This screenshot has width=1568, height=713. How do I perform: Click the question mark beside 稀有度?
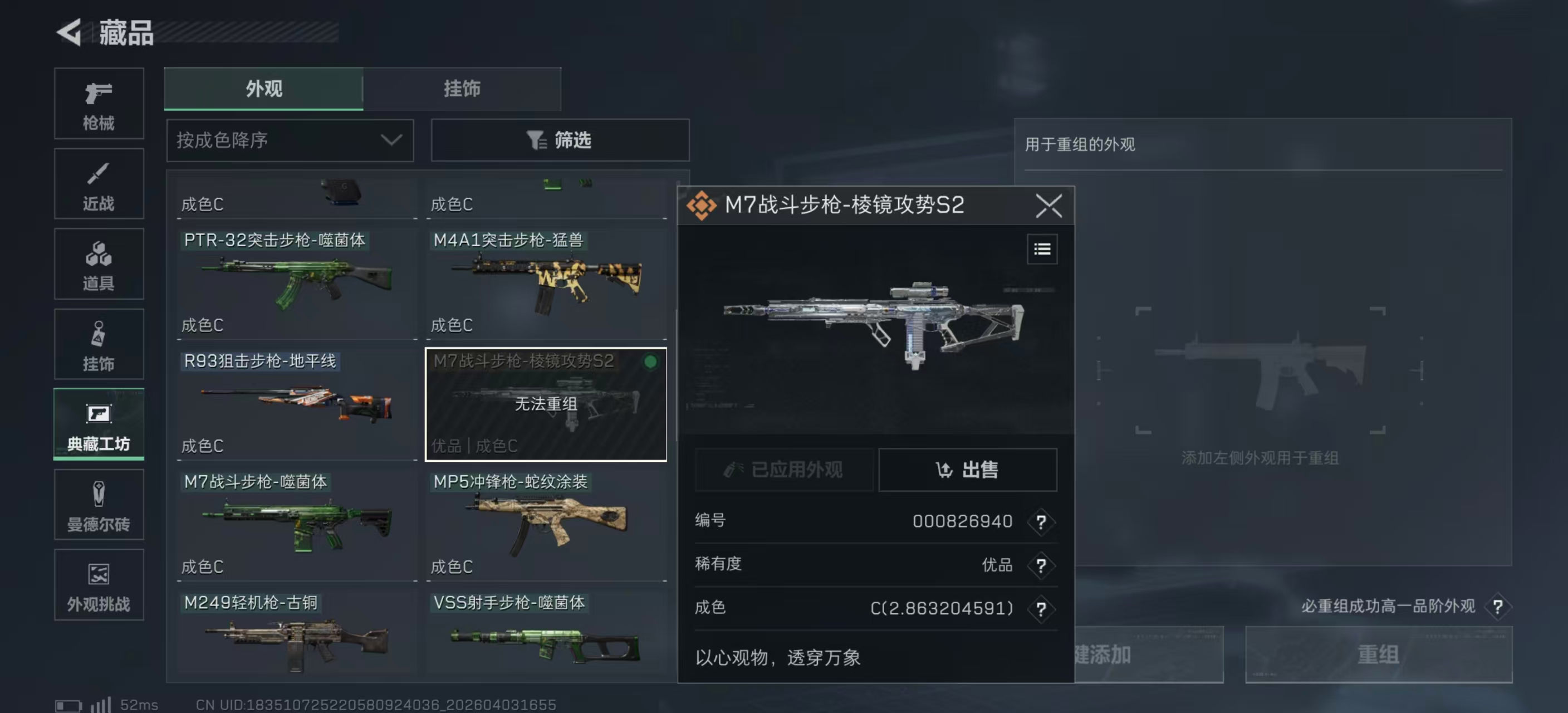click(x=1041, y=565)
